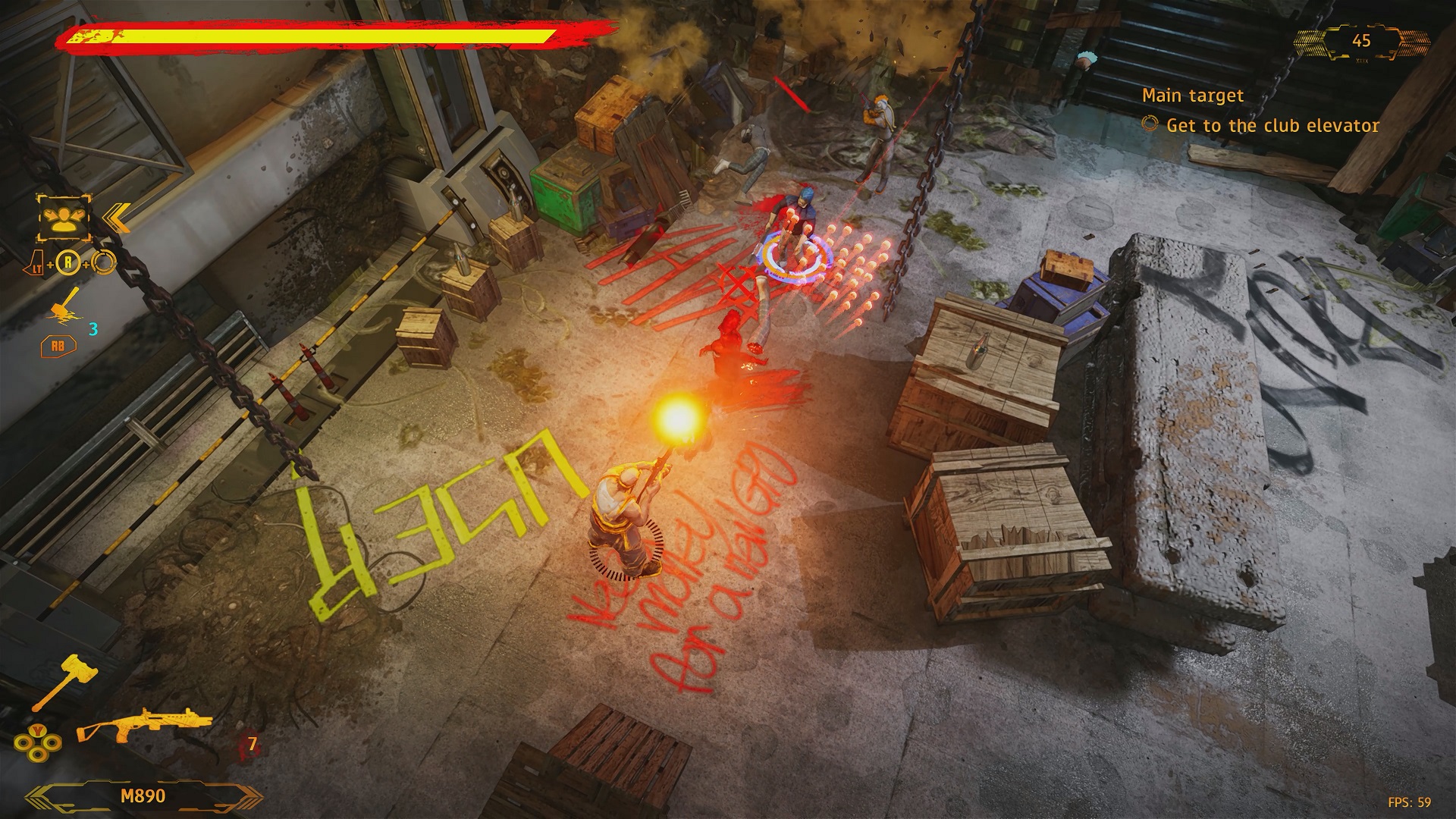Collapse the panel with the double-chevron arrow

[115, 218]
